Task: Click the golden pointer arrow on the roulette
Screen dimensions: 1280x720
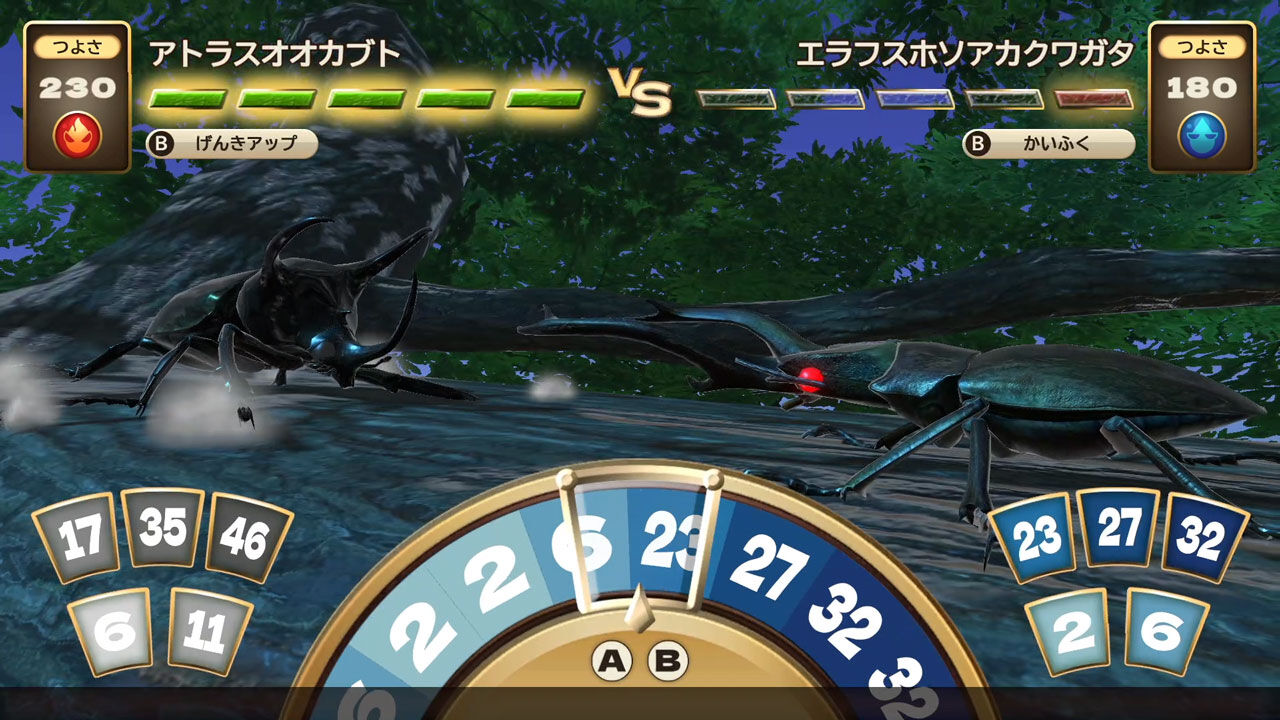Action: [x=637, y=610]
